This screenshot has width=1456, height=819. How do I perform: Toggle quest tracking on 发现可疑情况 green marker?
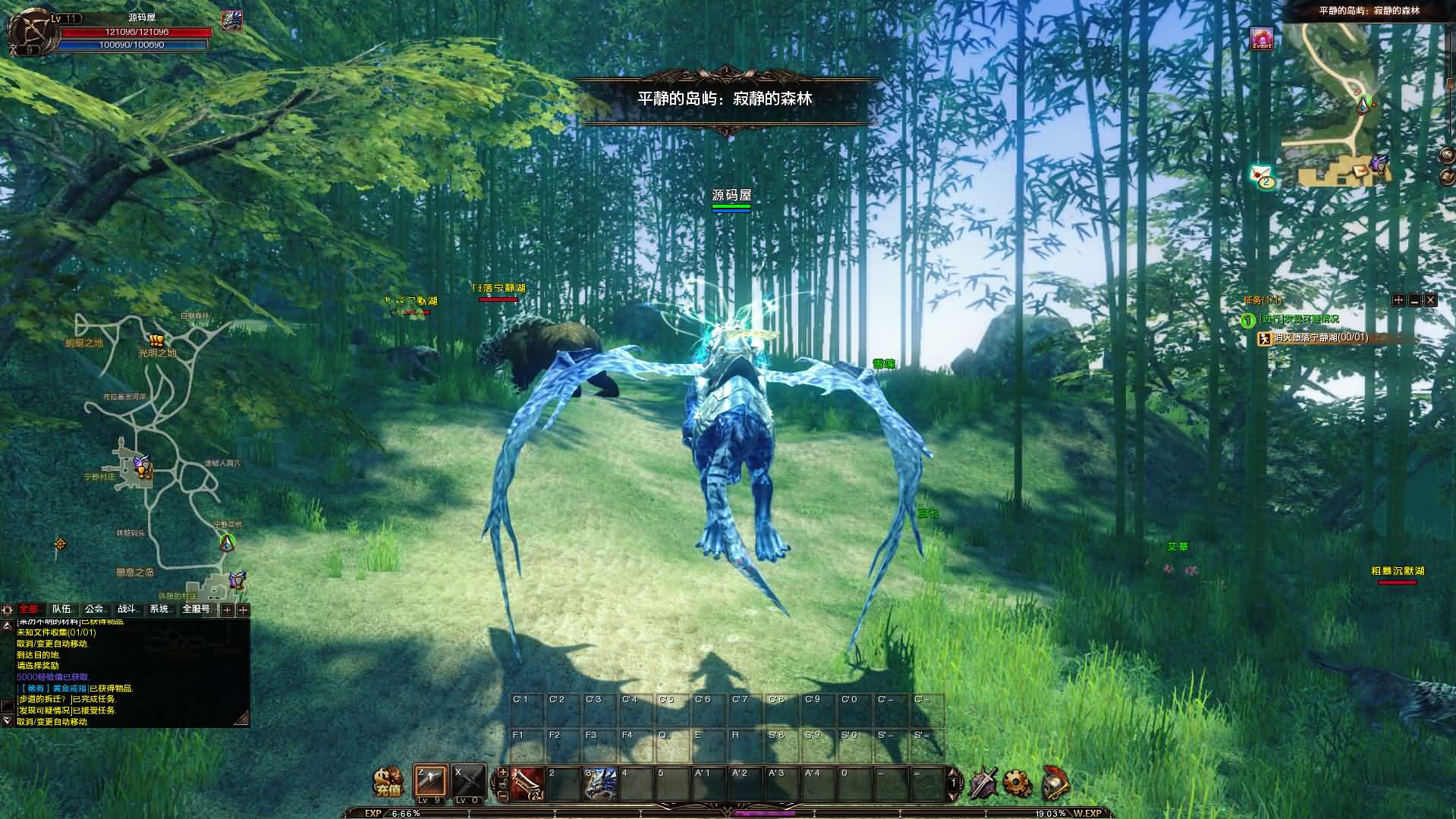pos(1248,319)
